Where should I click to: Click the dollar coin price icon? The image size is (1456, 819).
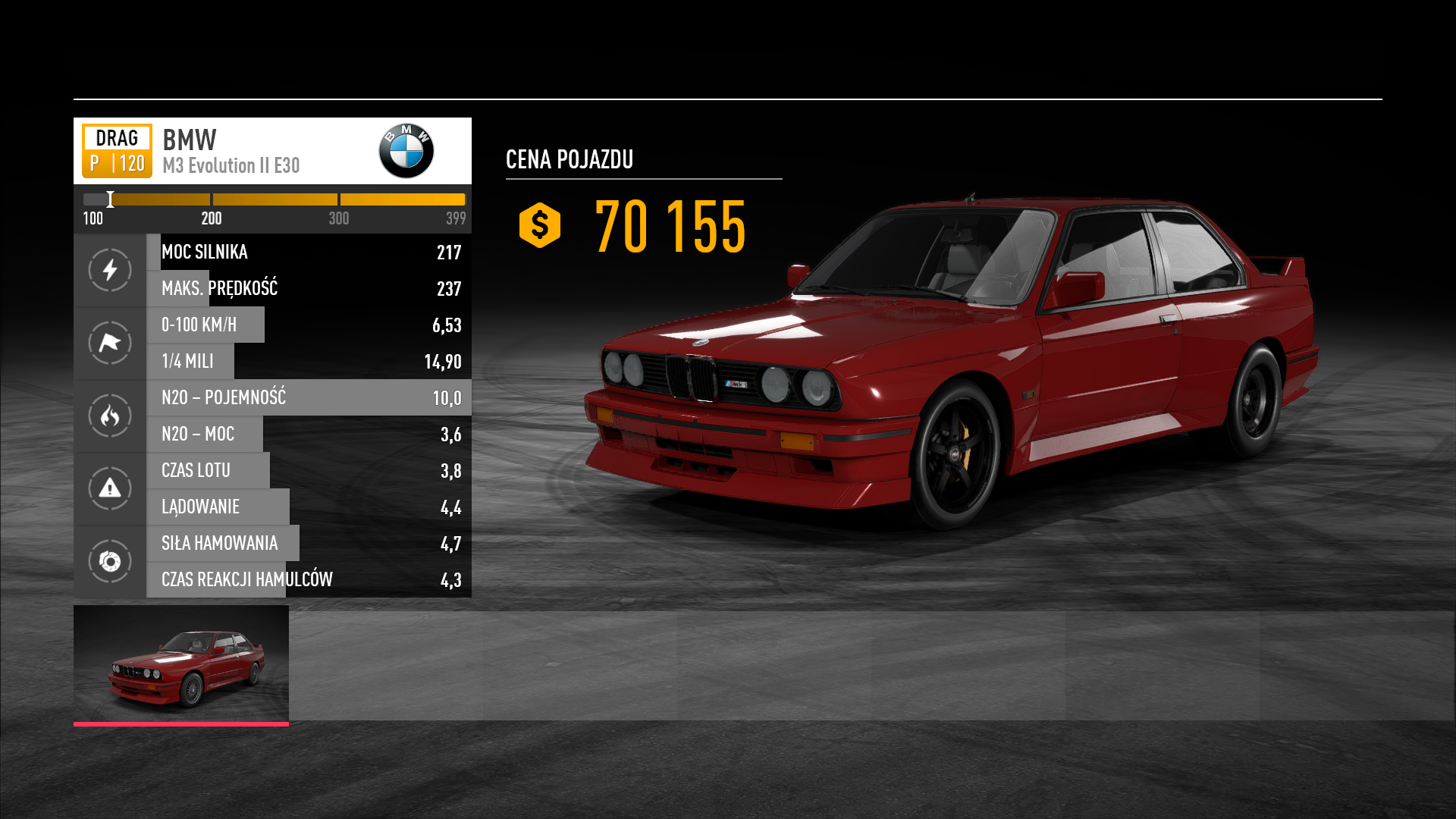pyautogui.click(x=539, y=225)
